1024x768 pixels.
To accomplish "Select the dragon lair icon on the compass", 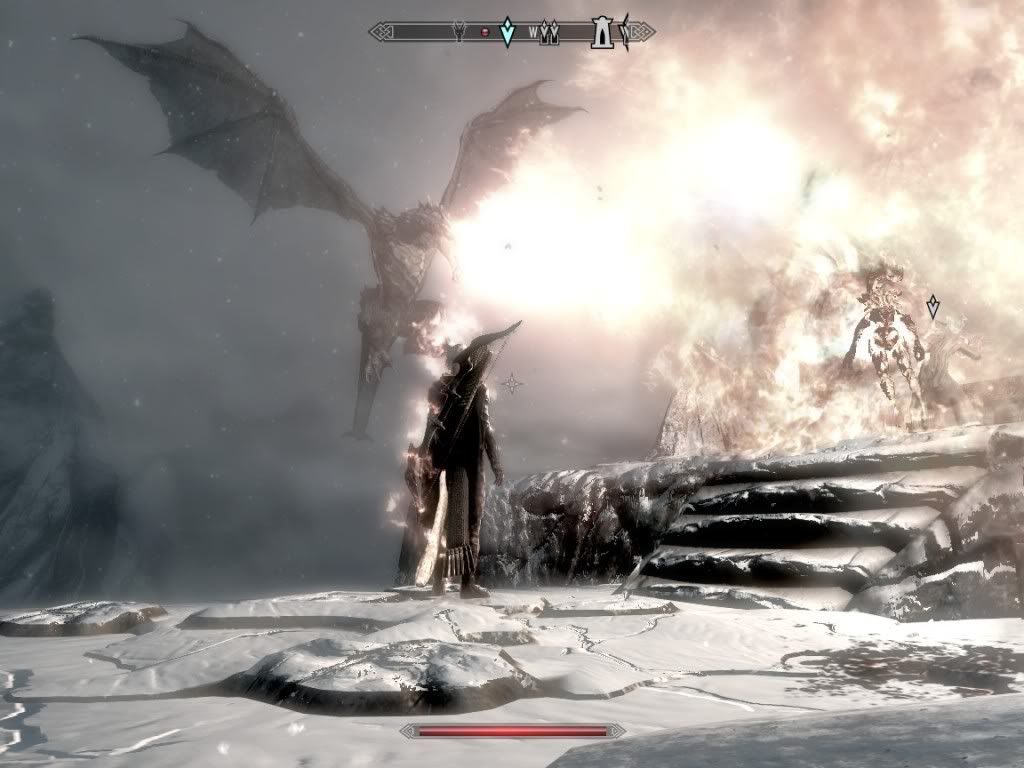I will tap(459, 32).
